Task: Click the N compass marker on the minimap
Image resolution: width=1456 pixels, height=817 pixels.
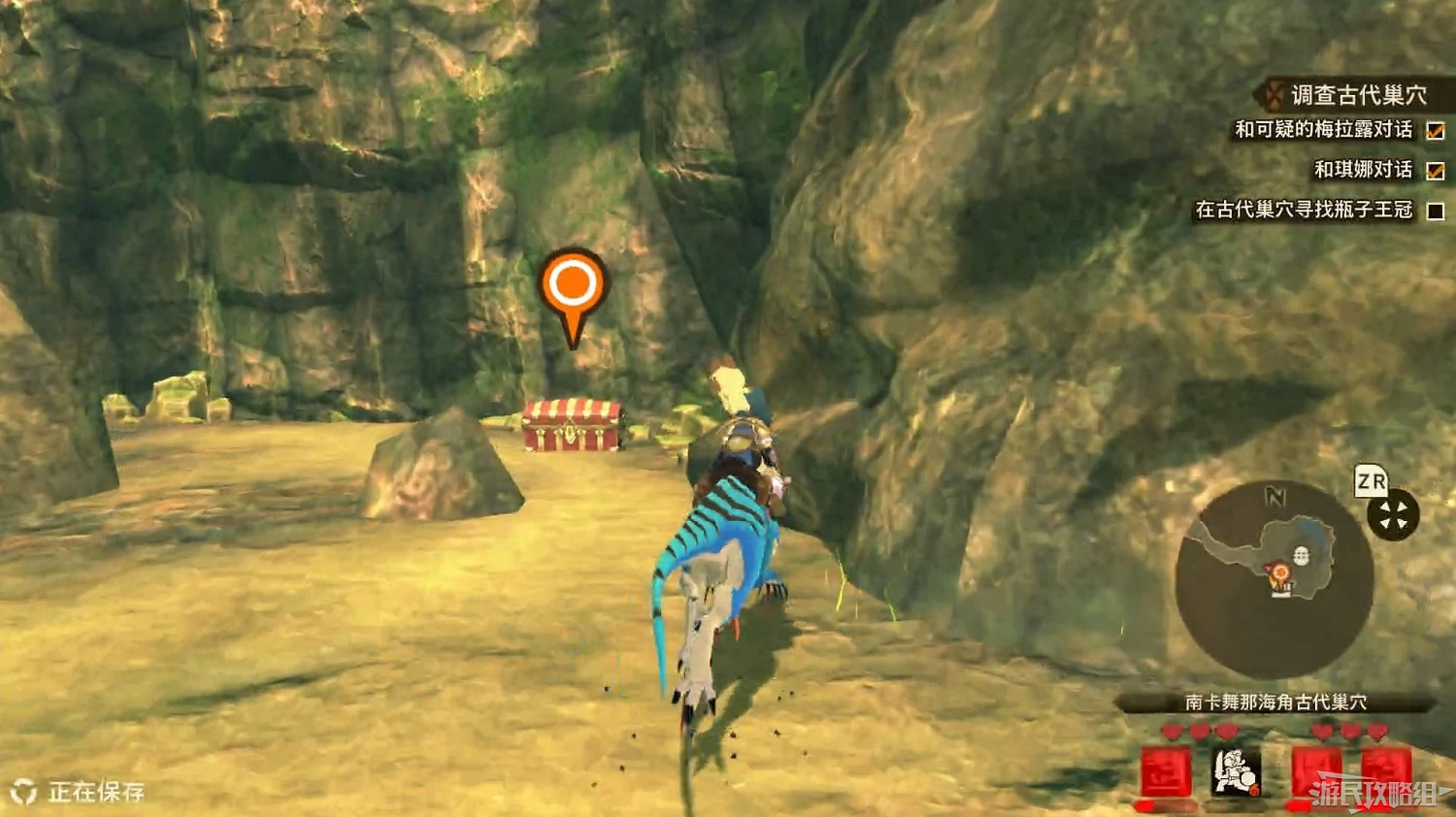Action: pos(1274,496)
